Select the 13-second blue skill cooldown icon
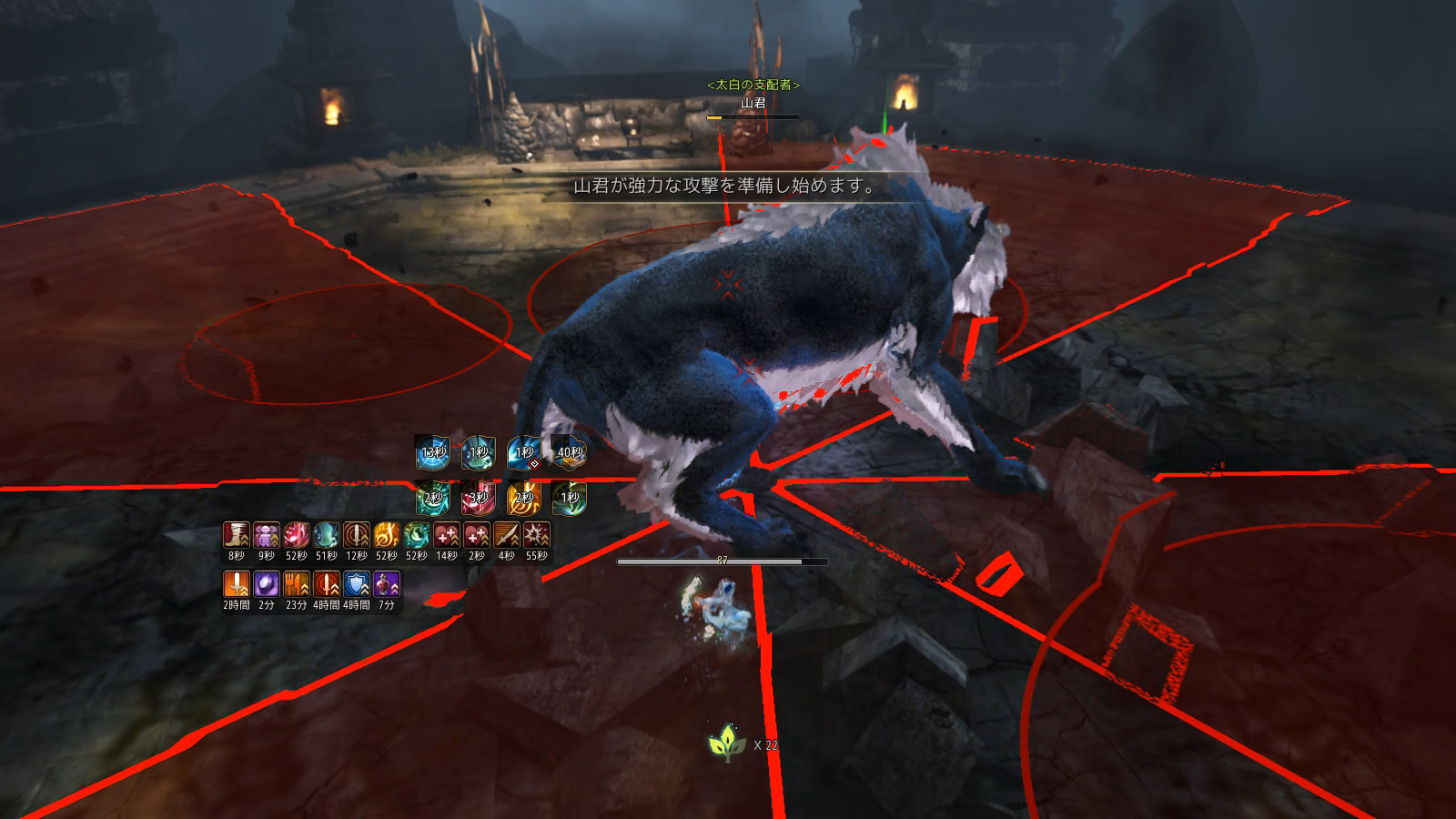Viewport: 1456px width, 819px height. (x=432, y=451)
